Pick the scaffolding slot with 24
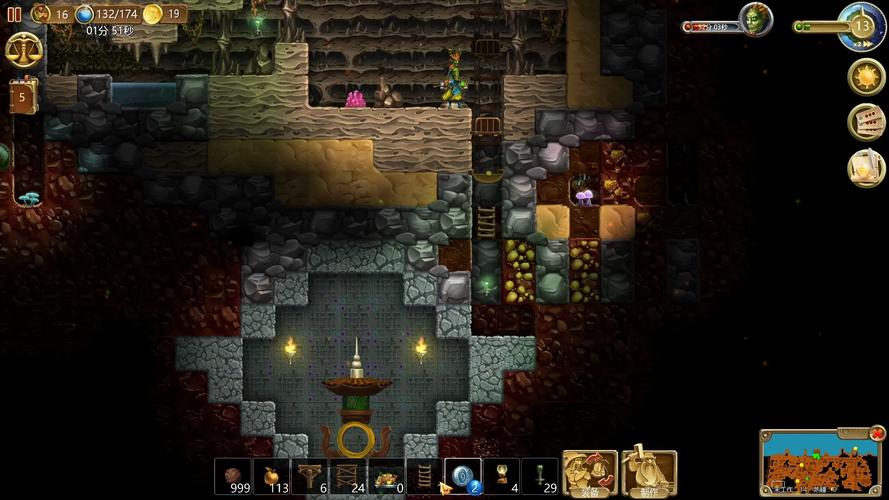This screenshot has height=500, width=889. (x=347, y=475)
